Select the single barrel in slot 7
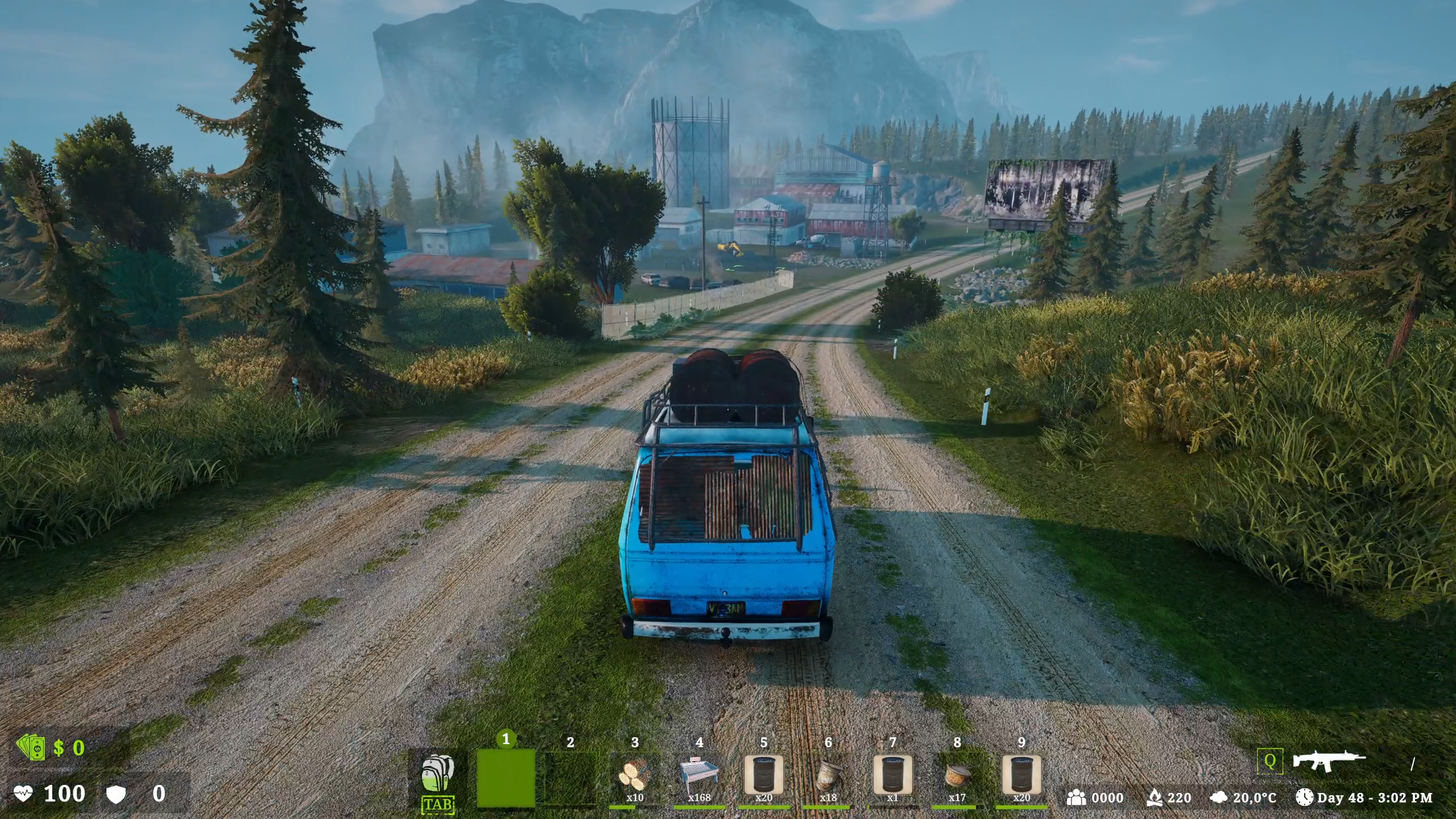The image size is (1456, 819). coord(892,776)
